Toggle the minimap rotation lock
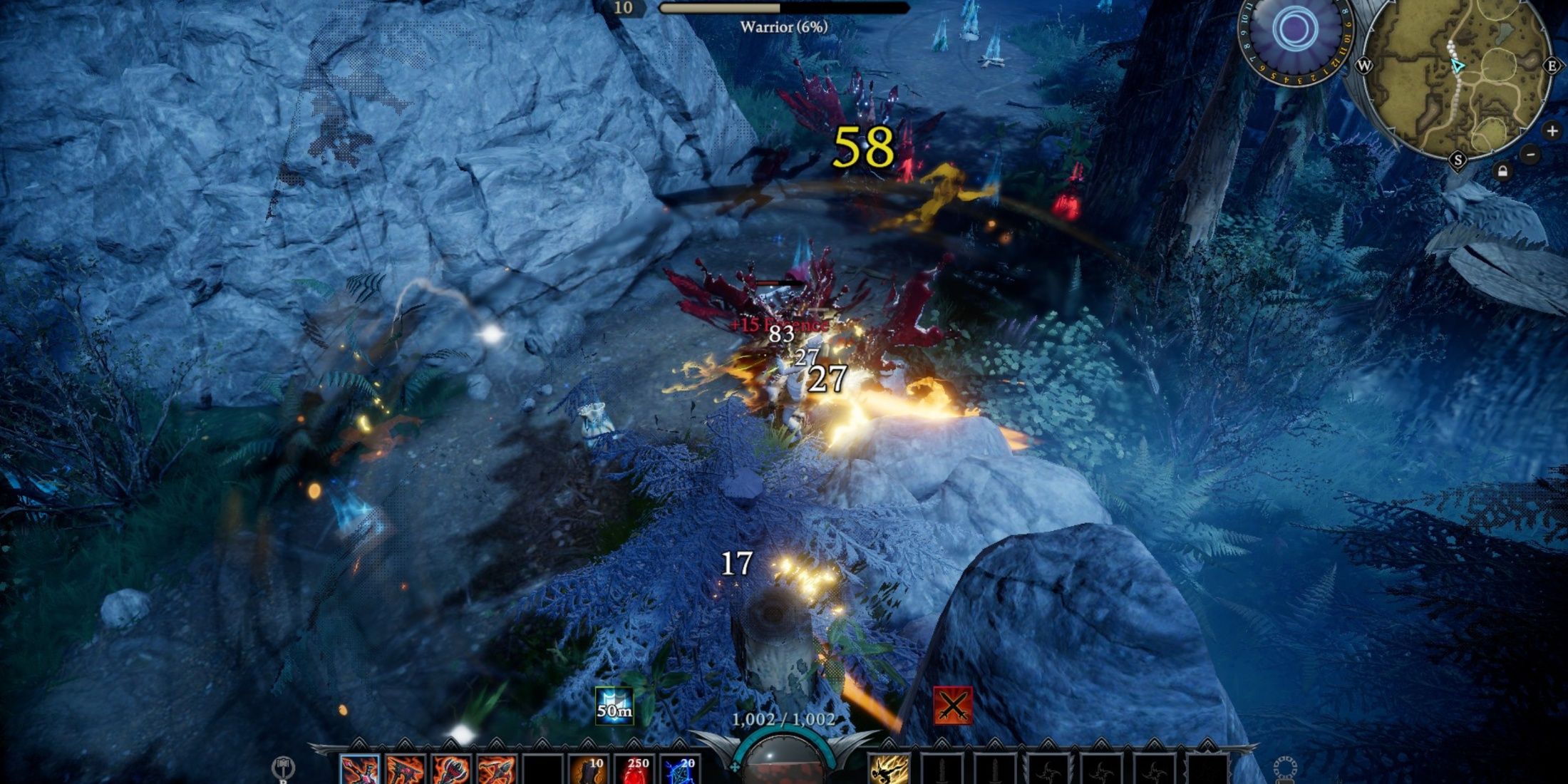The width and height of the screenshot is (1568, 784). click(1502, 172)
